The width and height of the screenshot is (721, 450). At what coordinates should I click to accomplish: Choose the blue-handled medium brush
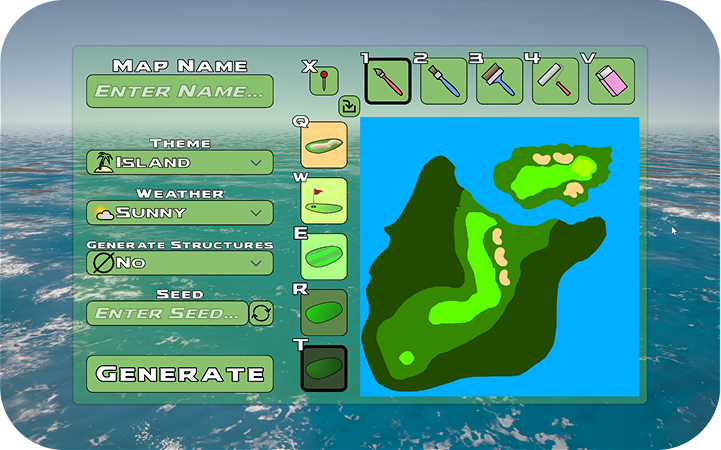(444, 81)
